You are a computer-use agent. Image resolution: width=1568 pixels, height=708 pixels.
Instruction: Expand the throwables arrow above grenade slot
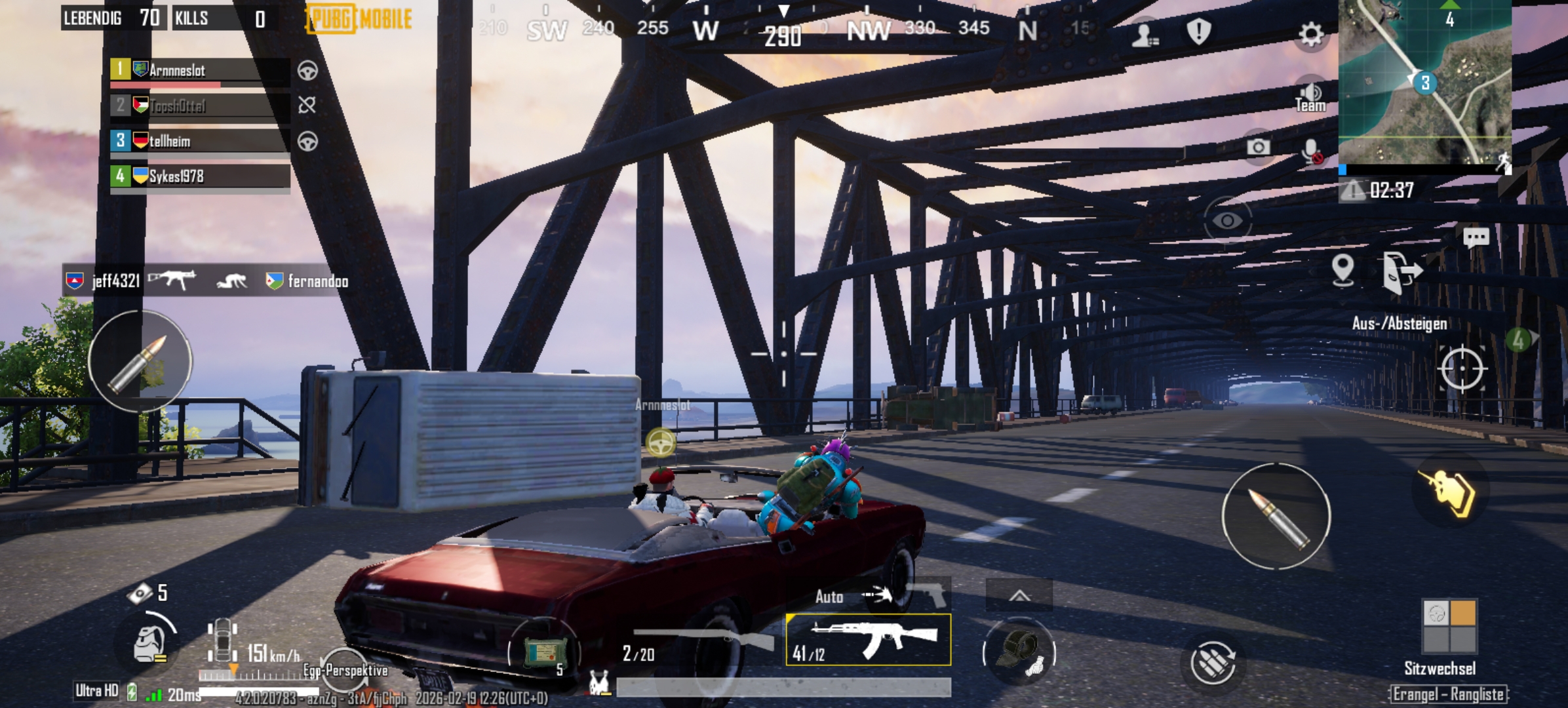[x=1019, y=595]
